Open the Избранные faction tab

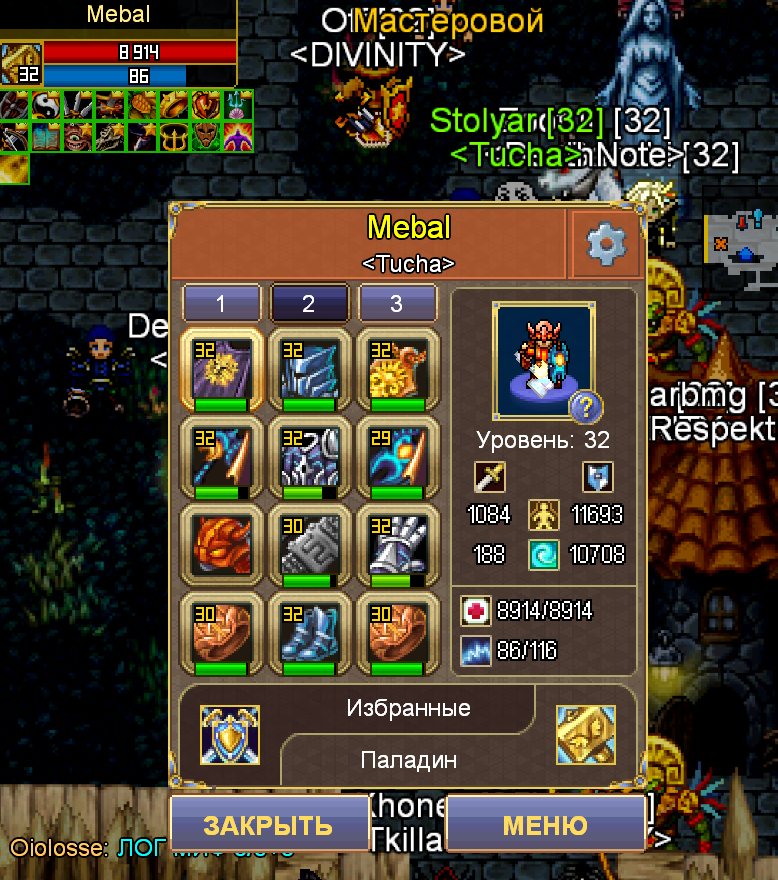coord(408,709)
